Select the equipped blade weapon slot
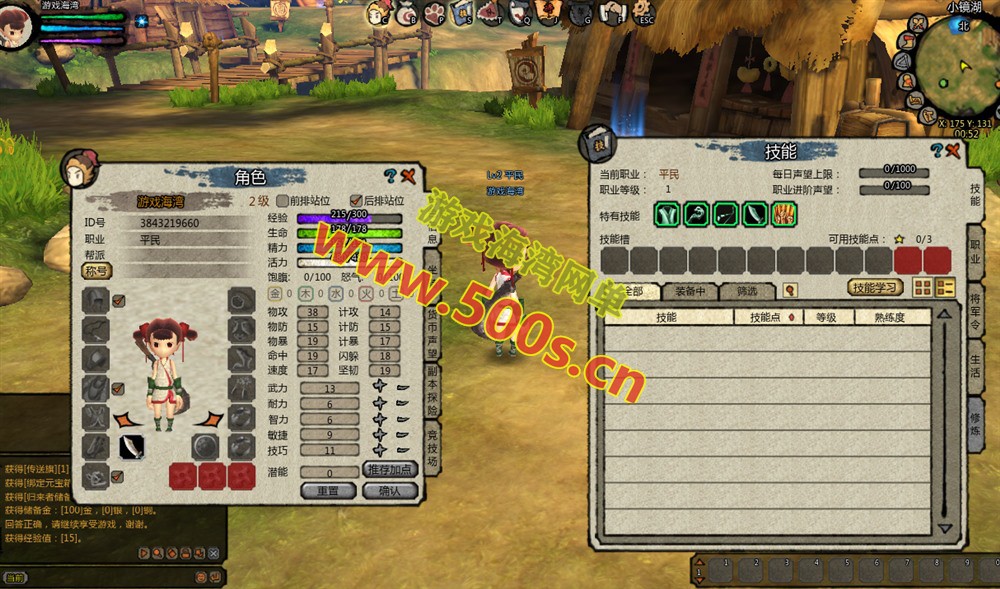The height and width of the screenshot is (589, 1000). pyautogui.click(x=132, y=446)
